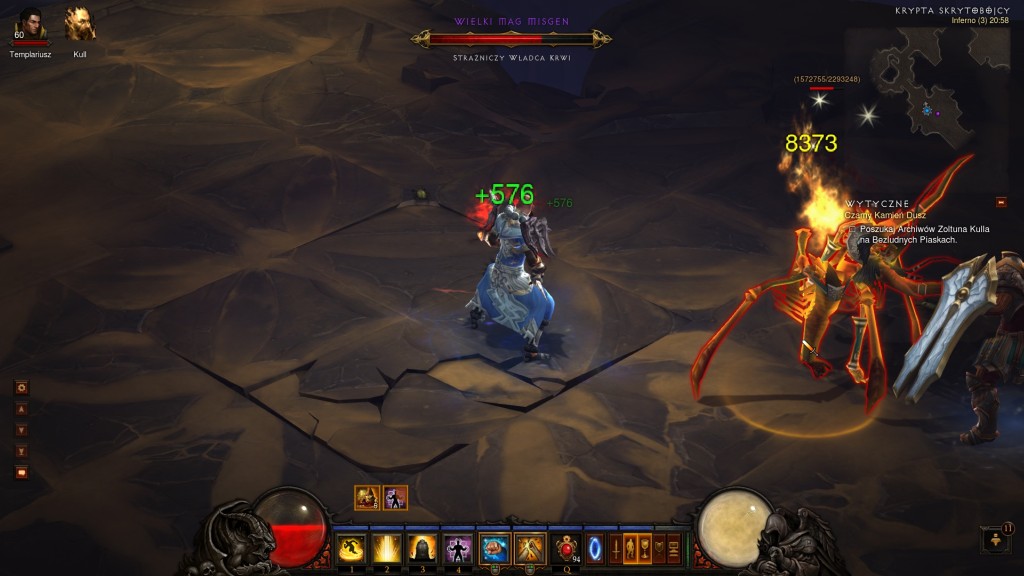Activate the running figure skill in slot 1

[350, 548]
